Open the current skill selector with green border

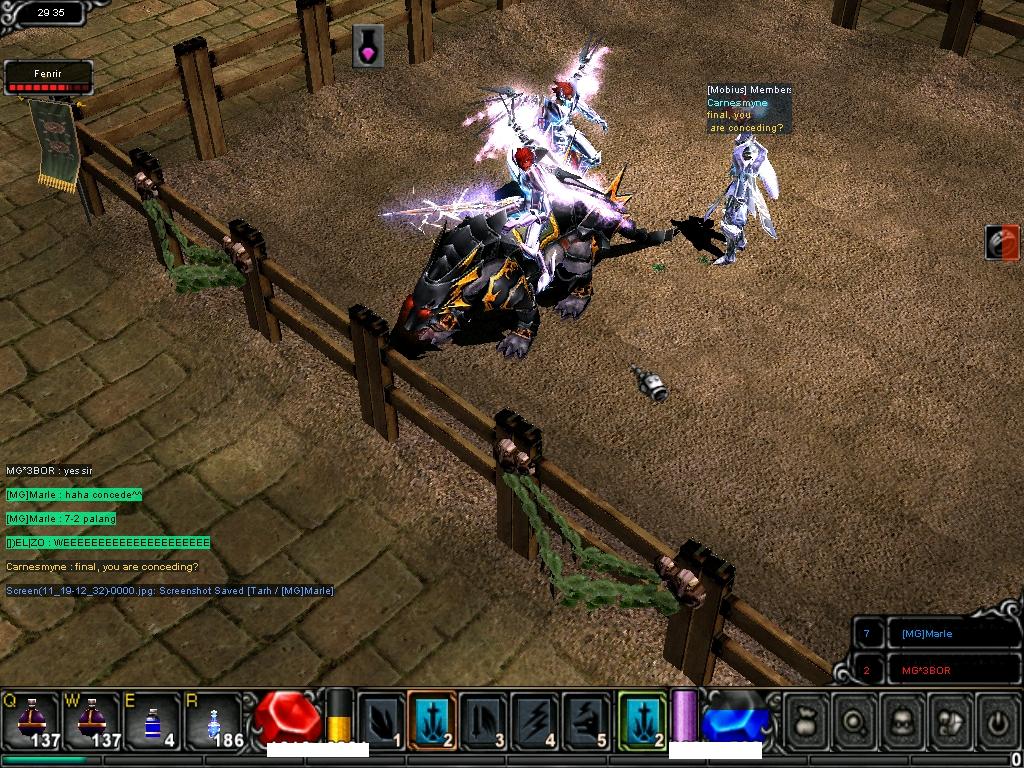[x=642, y=720]
